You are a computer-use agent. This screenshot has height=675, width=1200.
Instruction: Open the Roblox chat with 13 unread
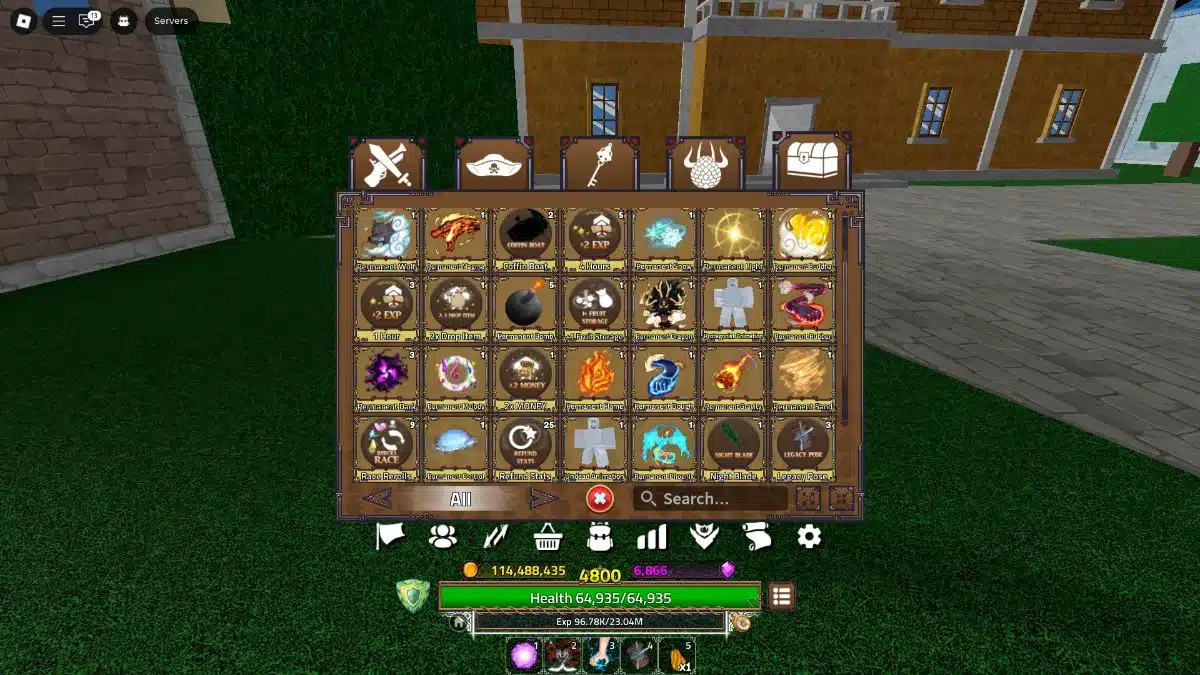coord(88,20)
